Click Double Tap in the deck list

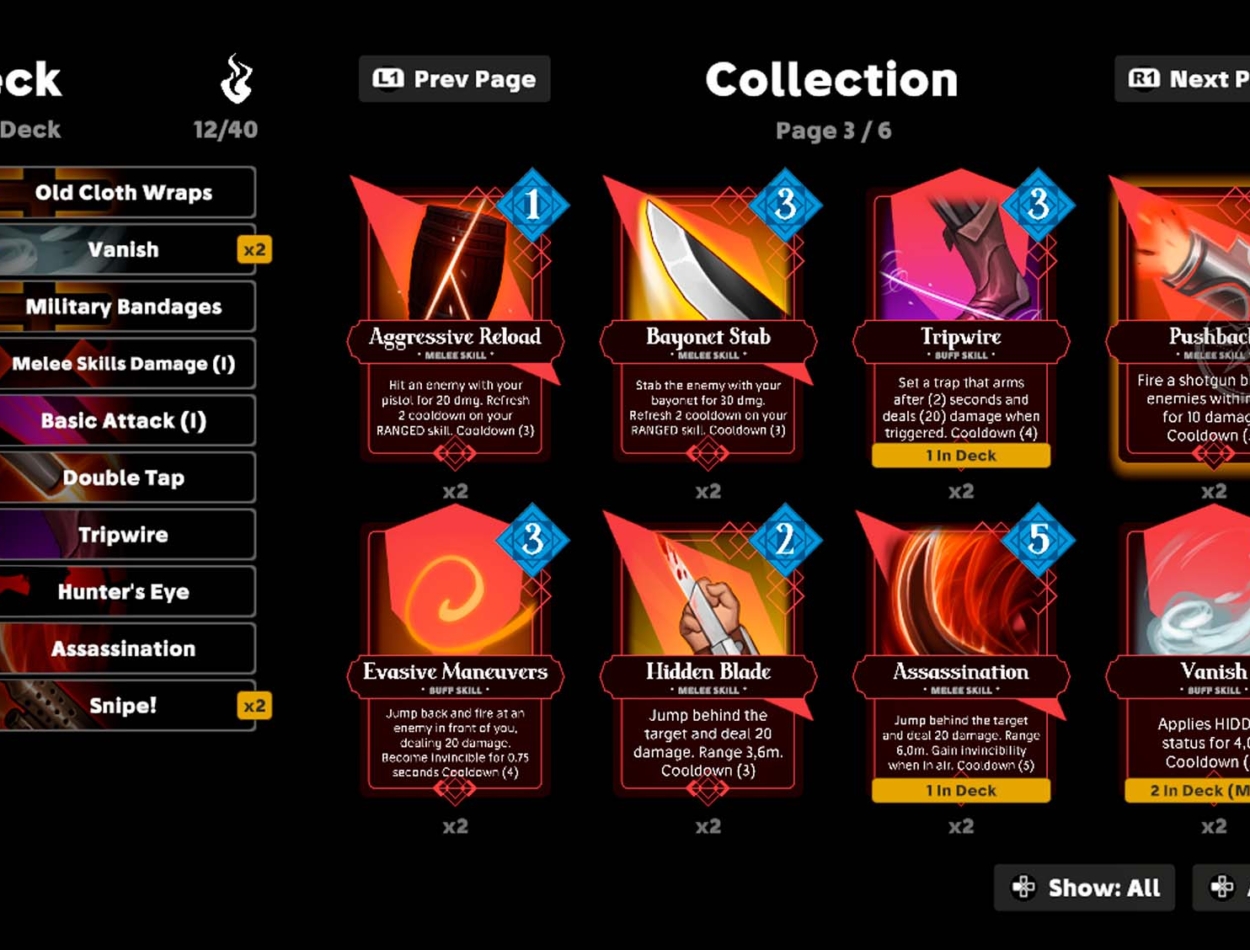[x=124, y=478]
